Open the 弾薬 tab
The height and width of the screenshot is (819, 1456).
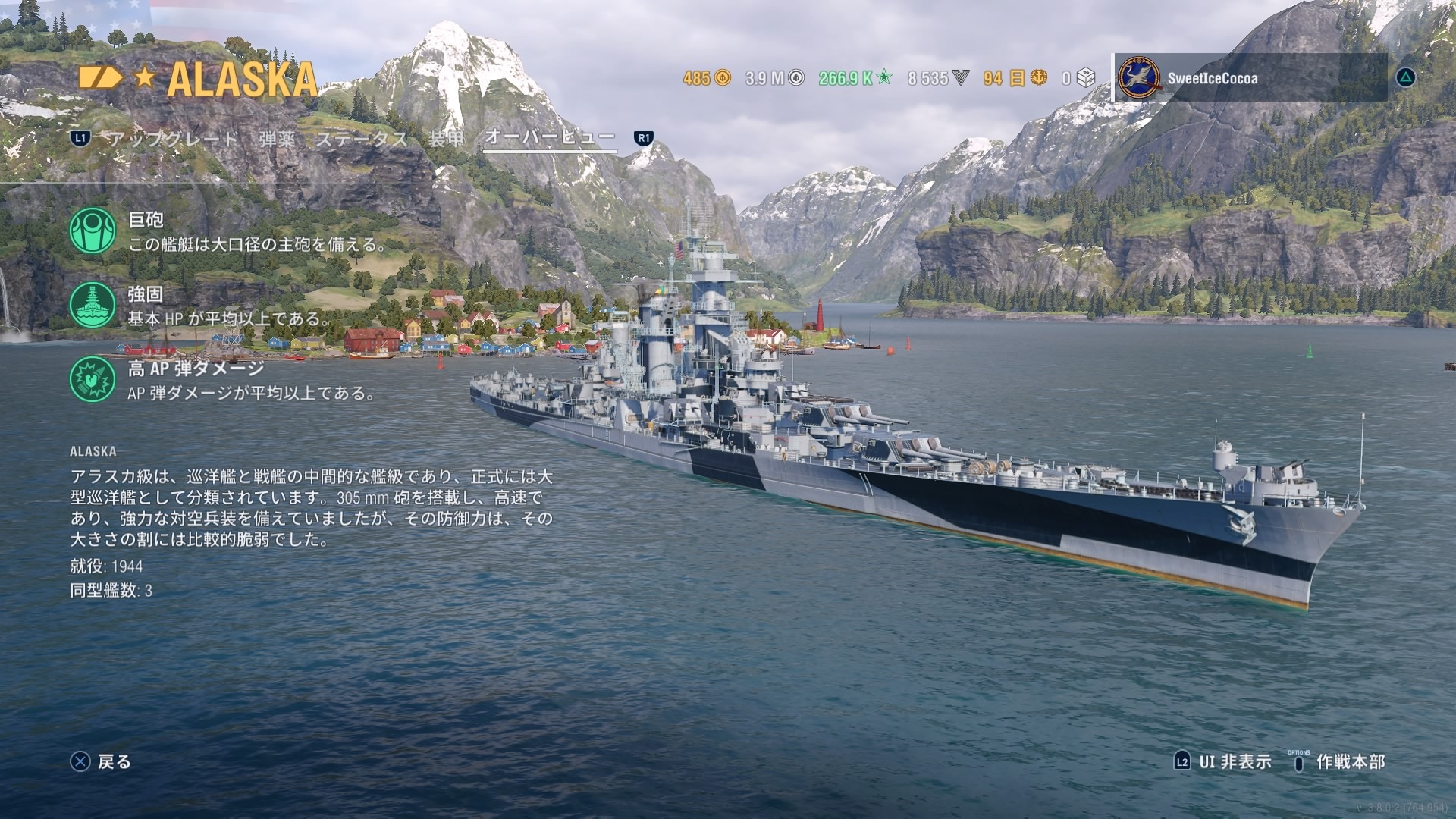tap(277, 139)
